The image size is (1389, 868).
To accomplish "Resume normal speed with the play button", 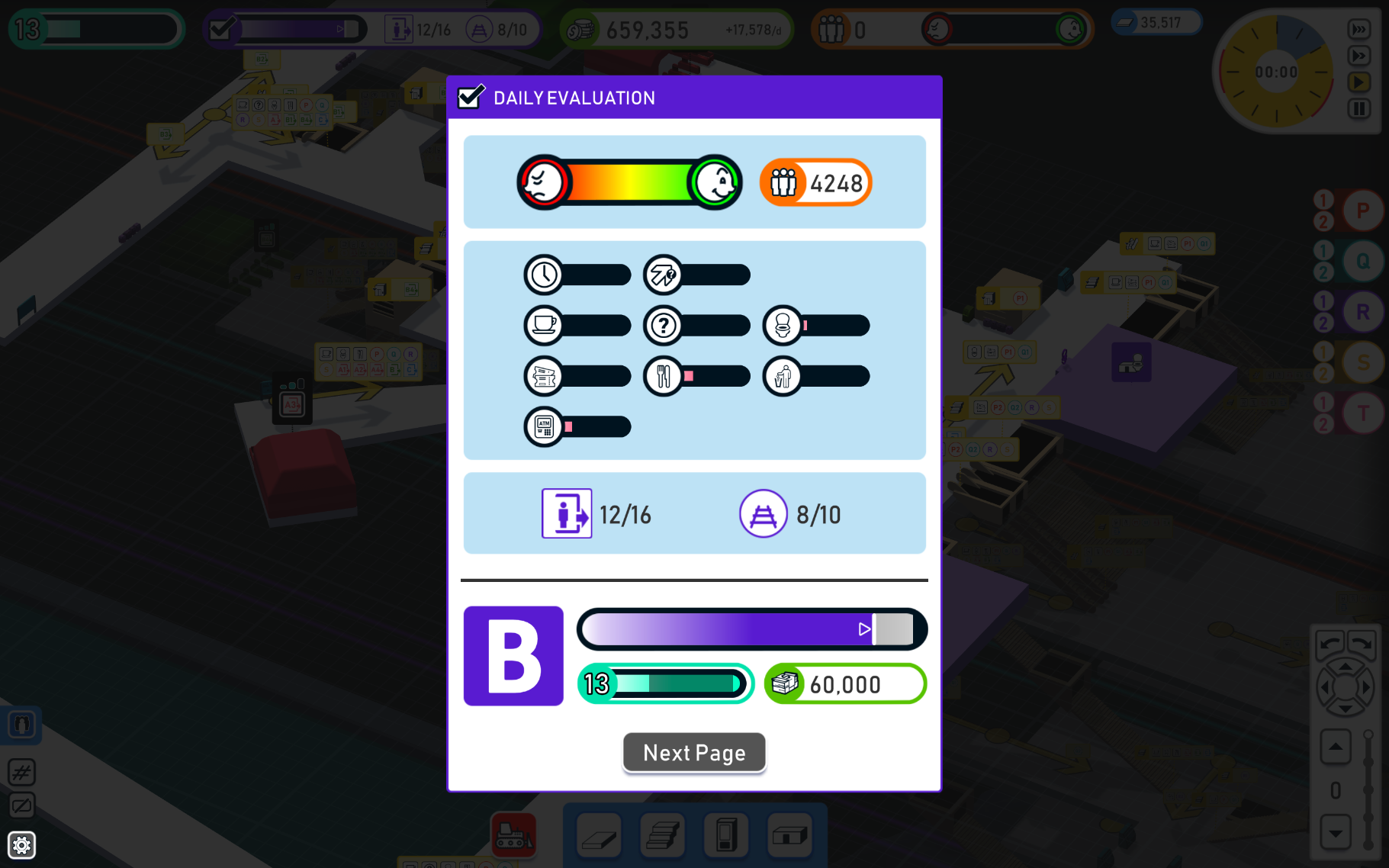I will click(x=1359, y=82).
